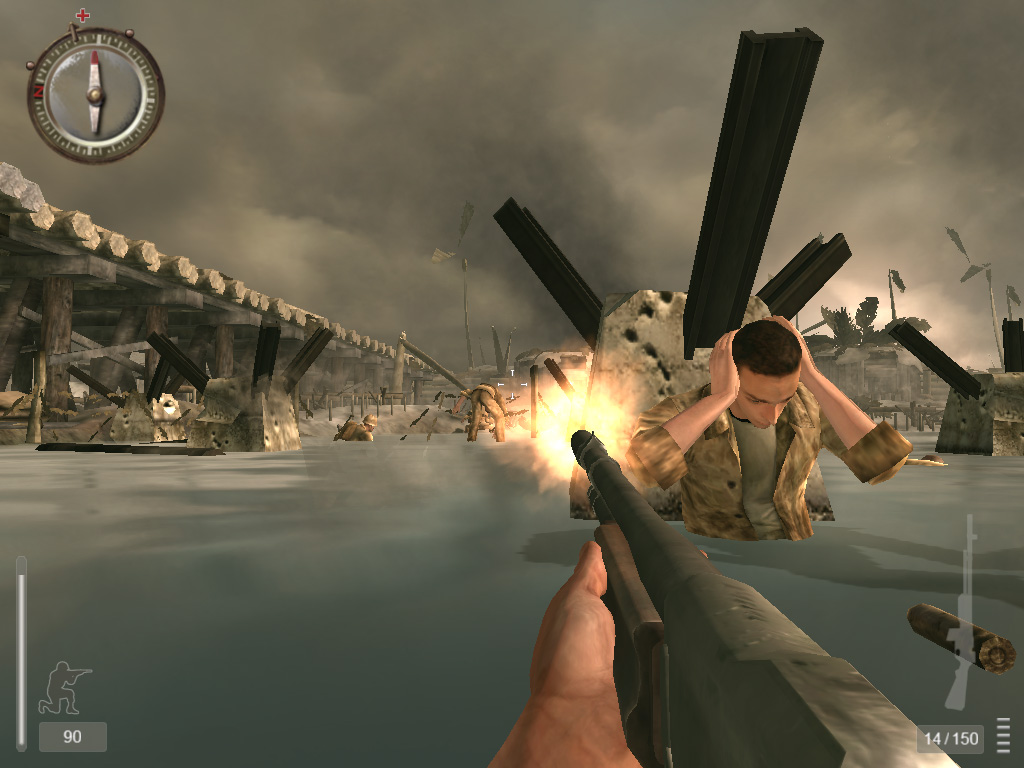Select the crouching soldier stance icon
1024x768 pixels.
[64, 687]
